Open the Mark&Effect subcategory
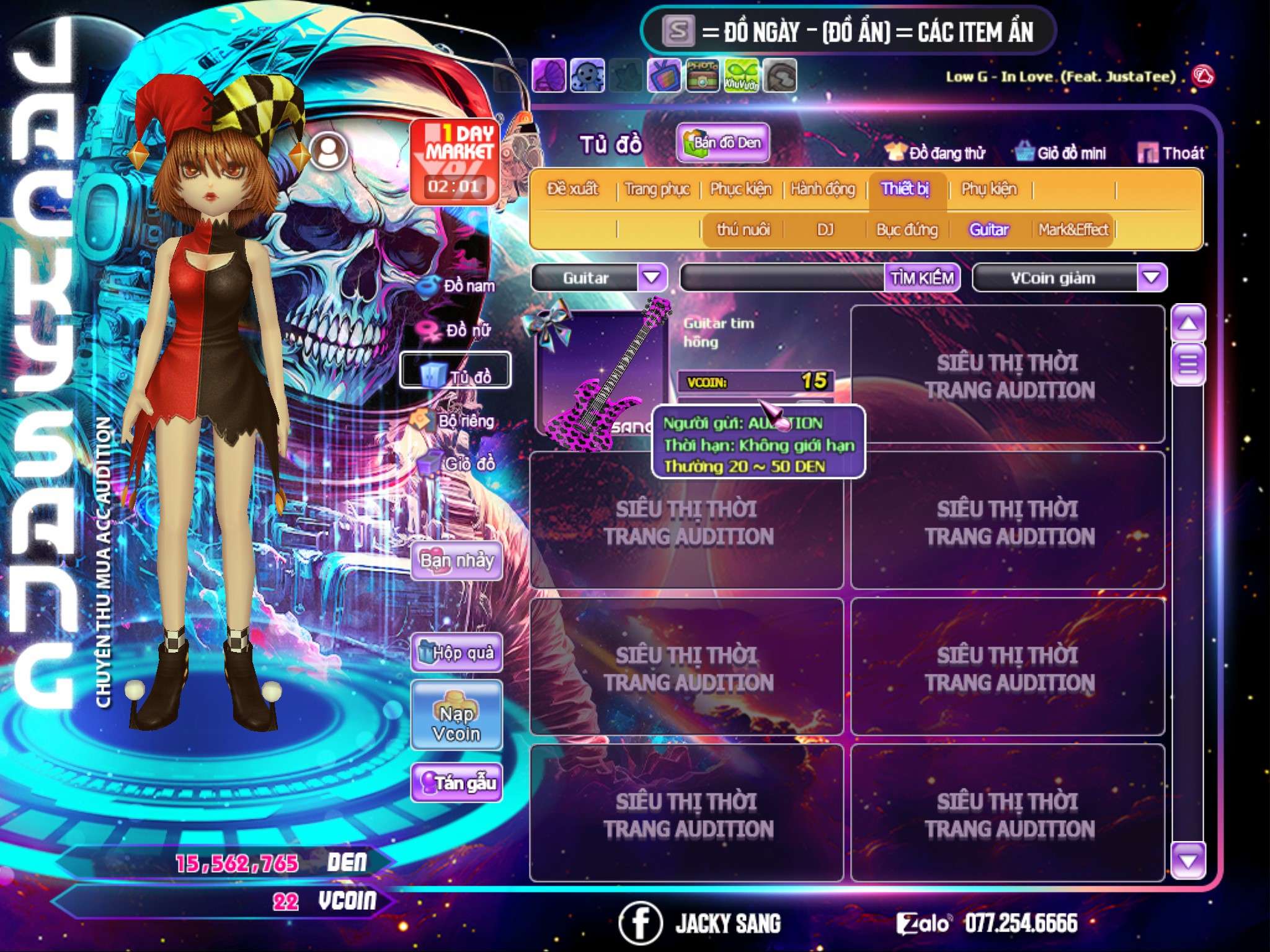1270x952 pixels. pos(1073,230)
